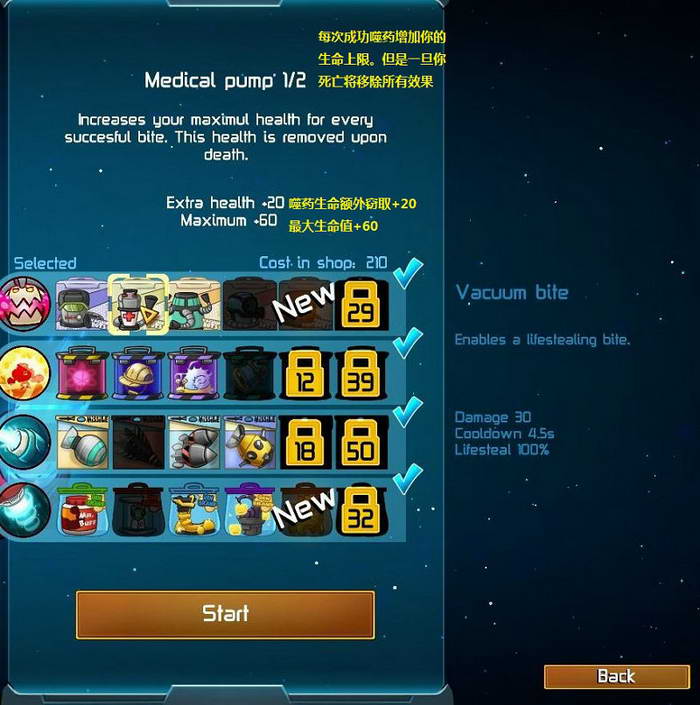Choose the teal striped bomb upgrade
Image resolution: width=700 pixels, height=705 pixels.
(x=81, y=442)
